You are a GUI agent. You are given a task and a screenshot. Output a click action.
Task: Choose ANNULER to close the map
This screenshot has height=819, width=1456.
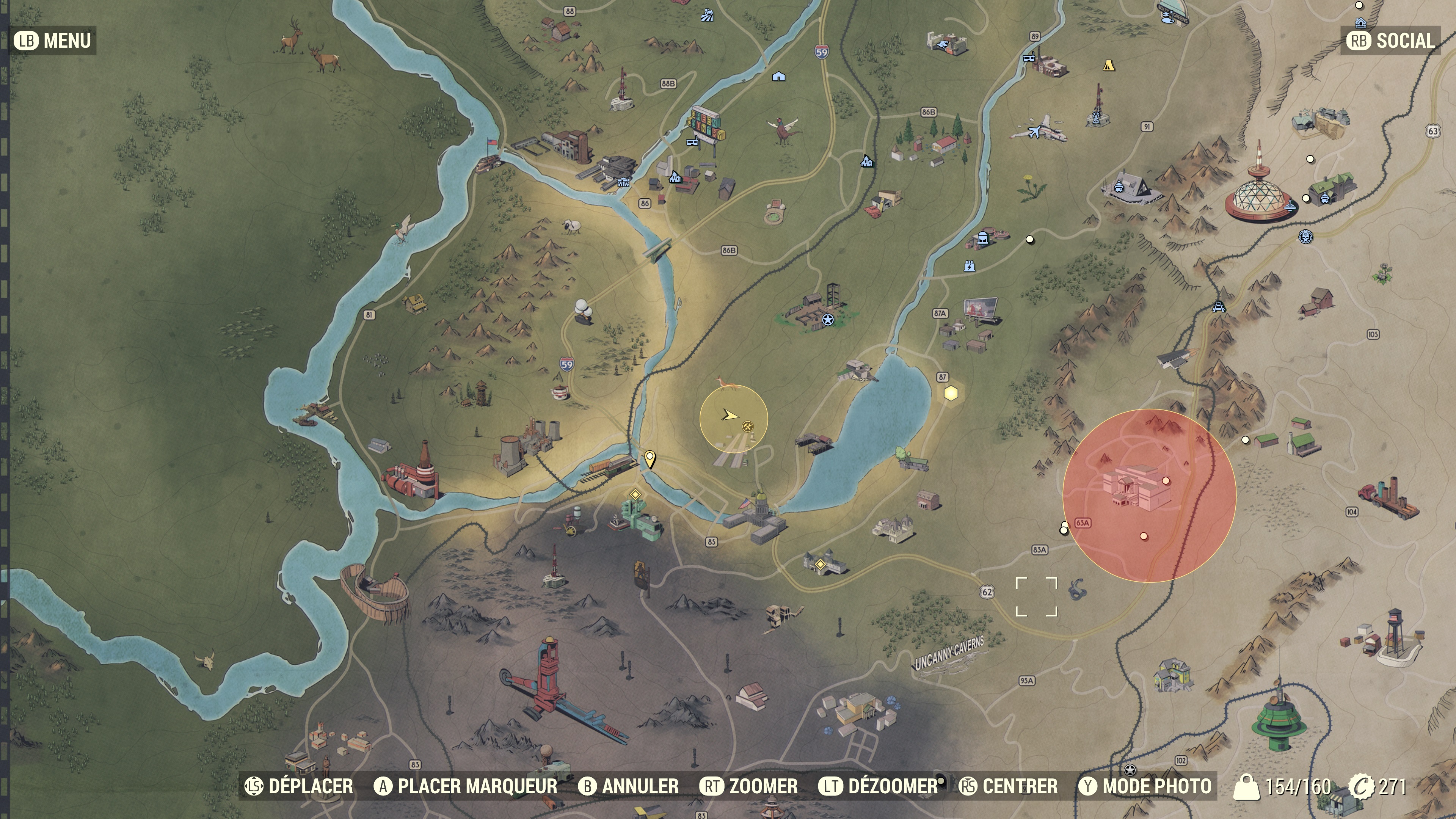[x=629, y=786]
